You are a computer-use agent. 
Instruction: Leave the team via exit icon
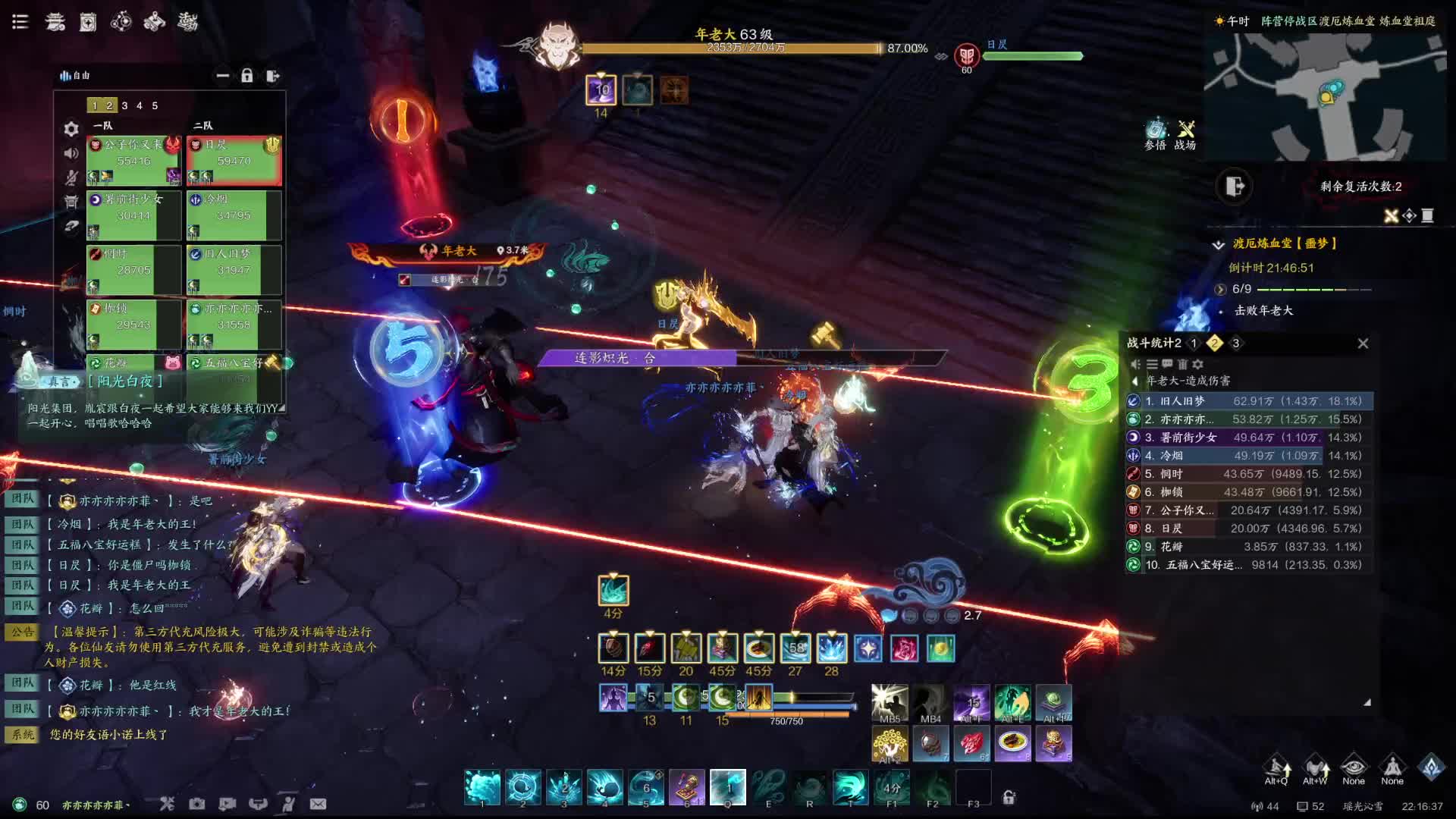(273, 76)
